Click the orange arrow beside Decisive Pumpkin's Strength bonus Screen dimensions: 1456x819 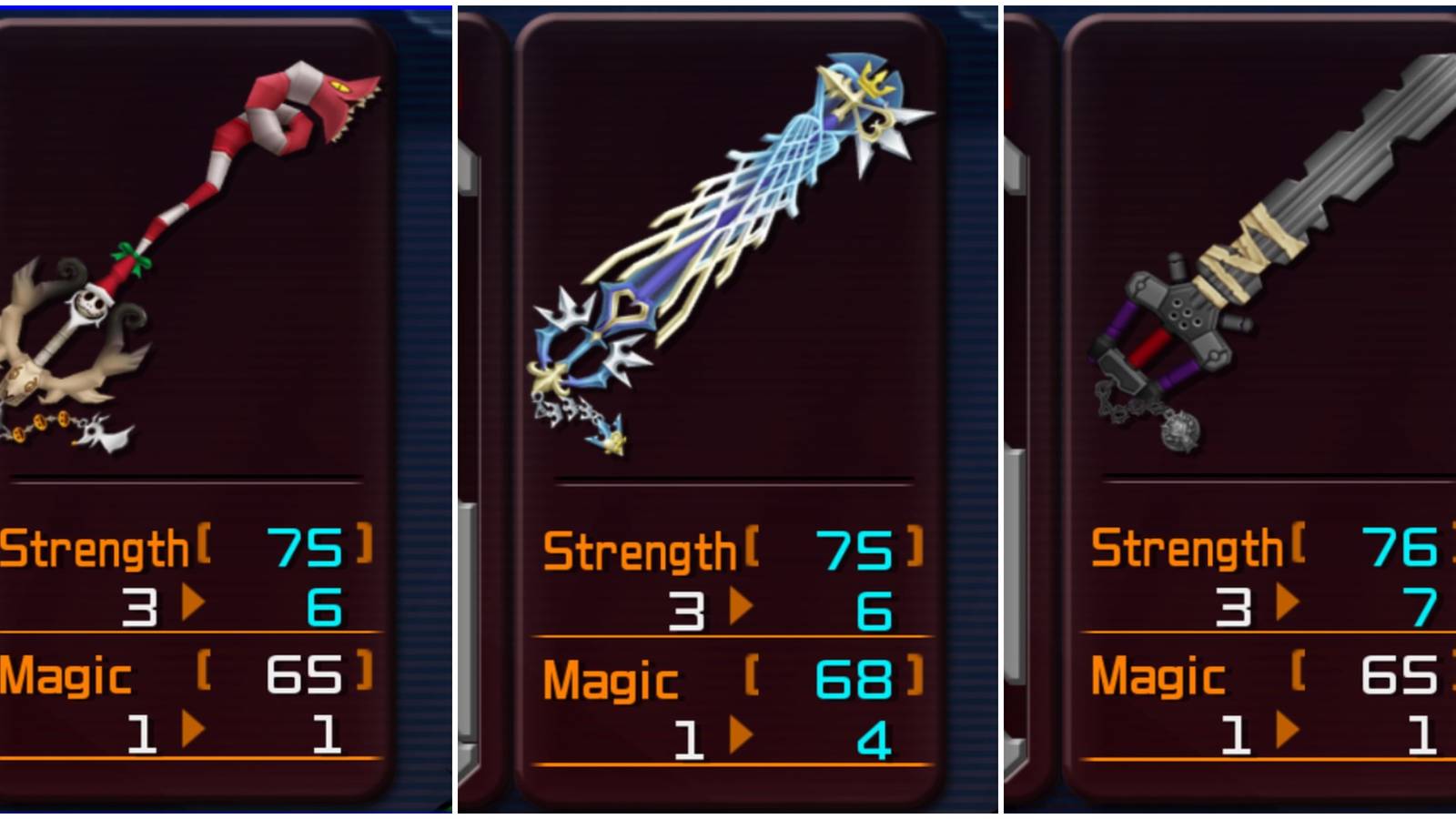[194, 602]
